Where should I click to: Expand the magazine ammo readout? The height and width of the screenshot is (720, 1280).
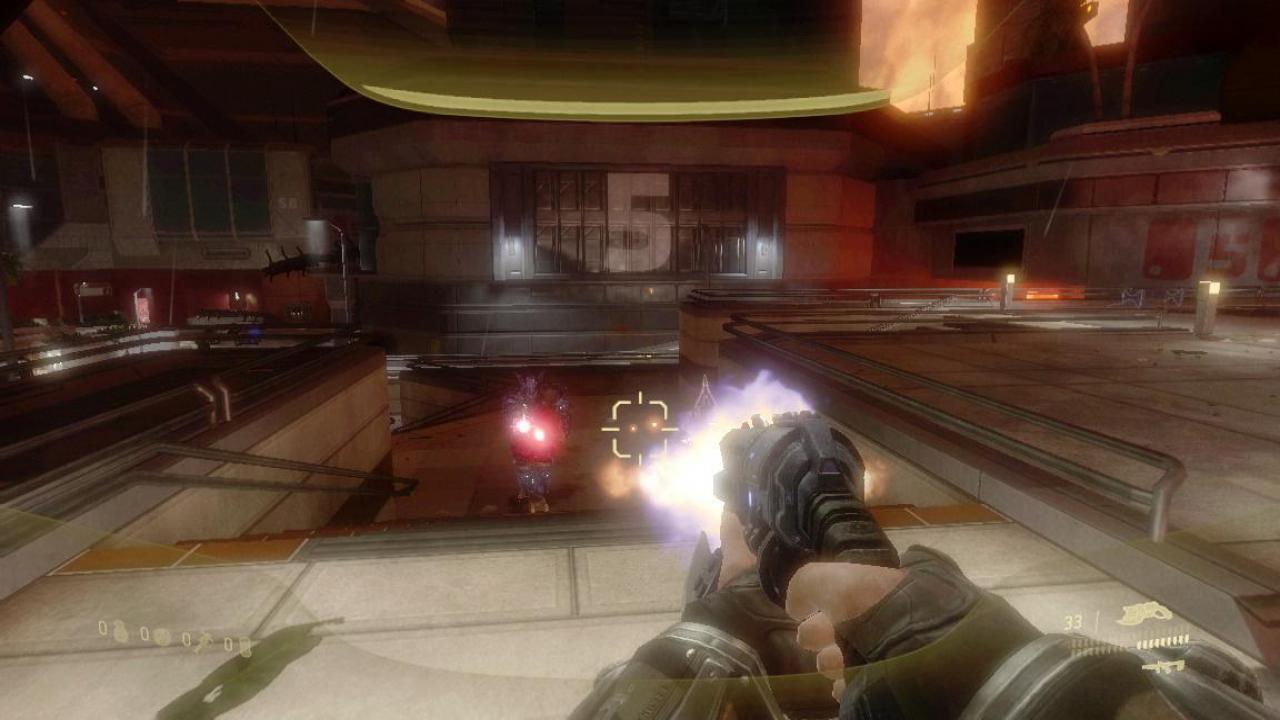coord(1075,622)
